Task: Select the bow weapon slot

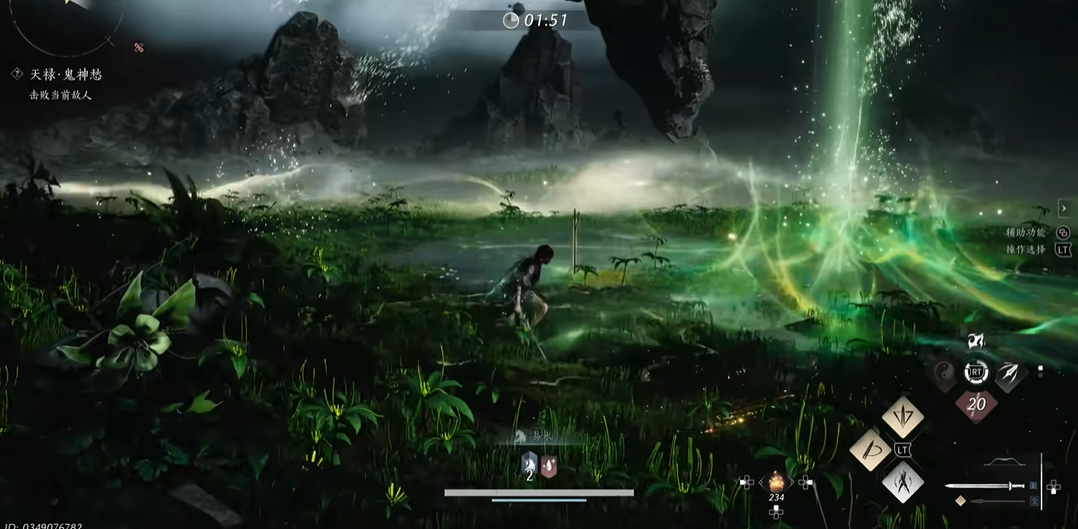Action: 1002,463
